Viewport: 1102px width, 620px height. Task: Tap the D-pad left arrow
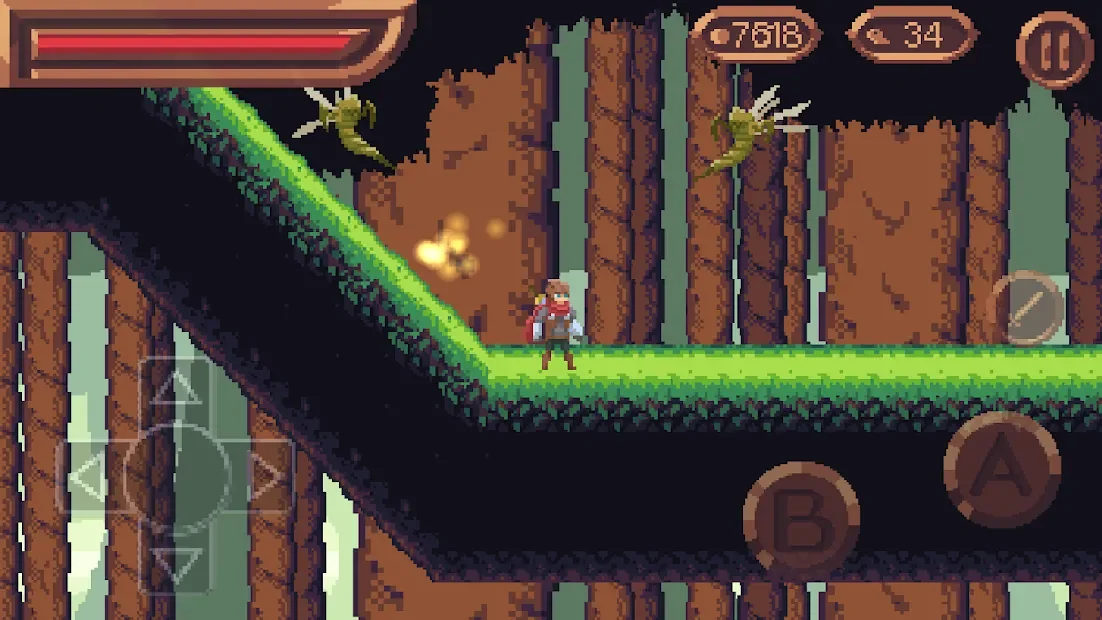(x=88, y=479)
